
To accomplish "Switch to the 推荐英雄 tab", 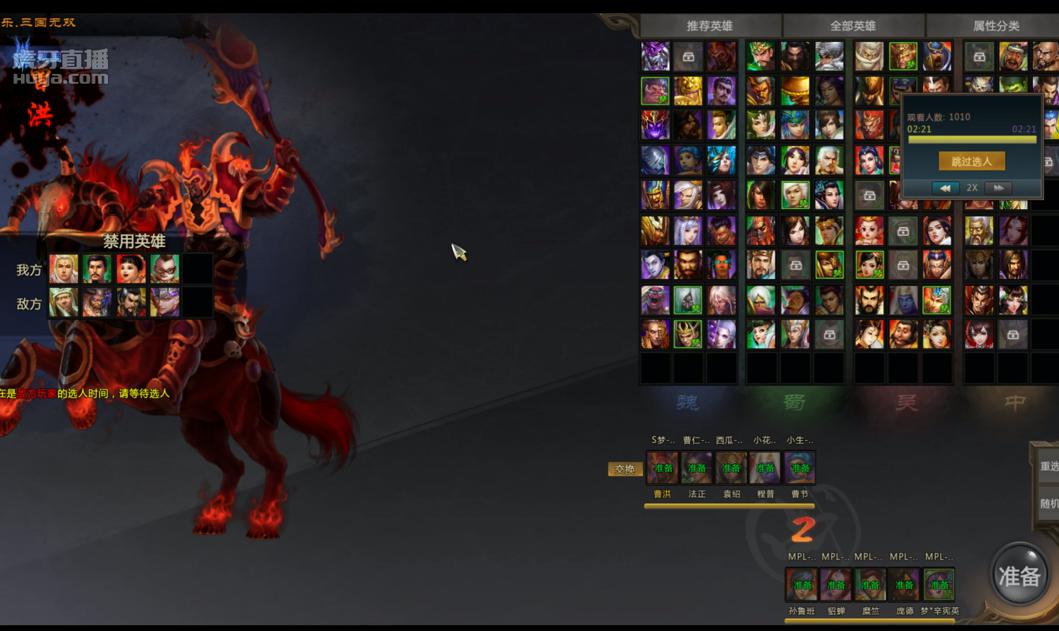I will [709, 26].
